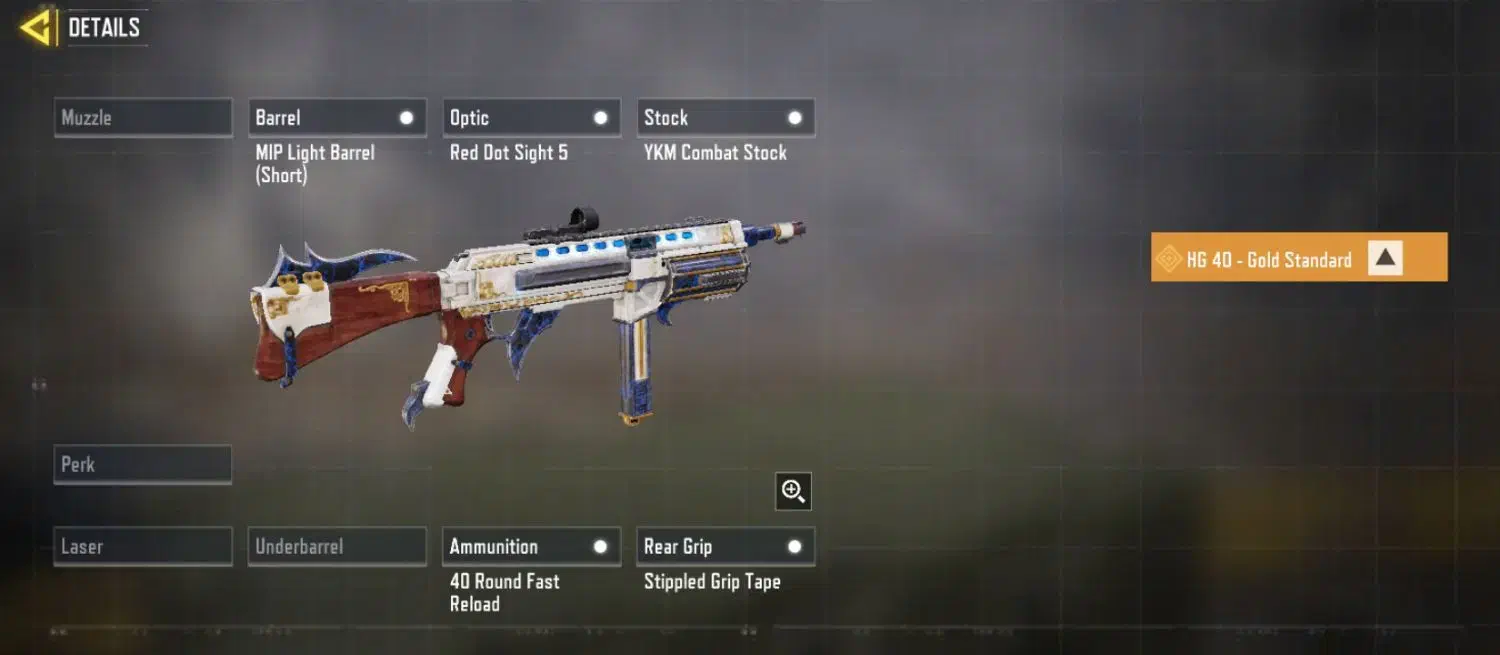Select the empty Laser slot

tap(143, 547)
